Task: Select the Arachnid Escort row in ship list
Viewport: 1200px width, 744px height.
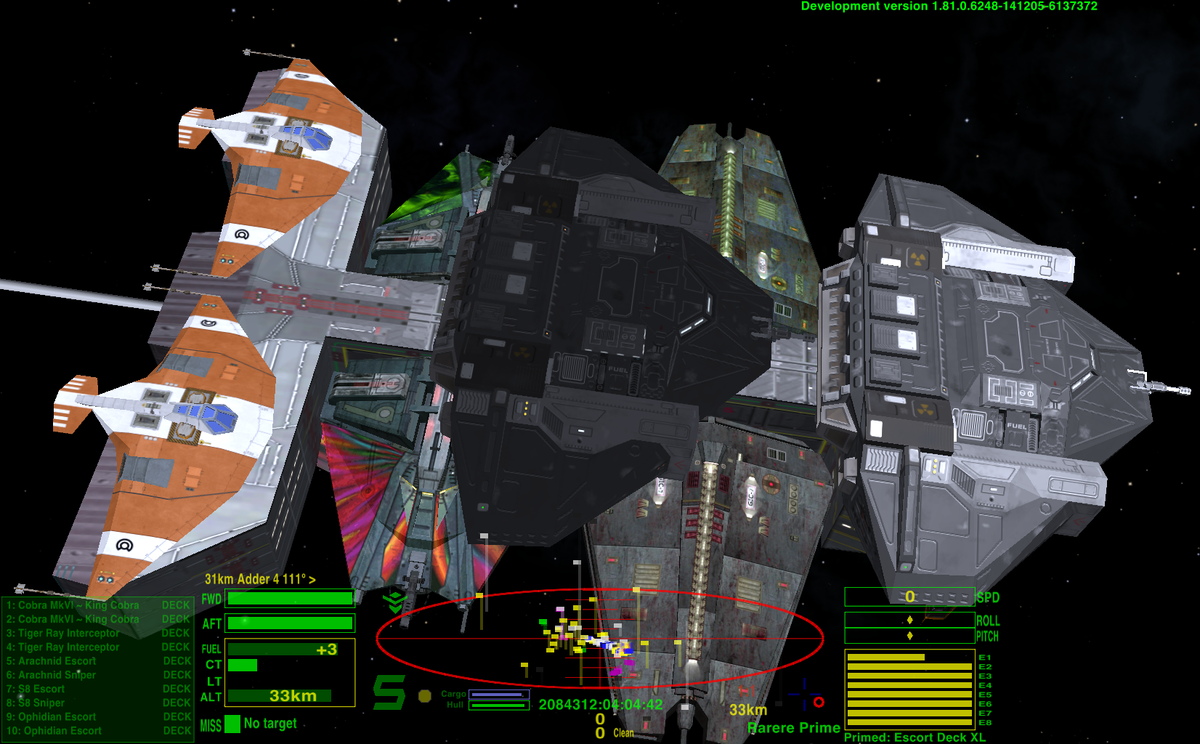Action: (x=58, y=661)
